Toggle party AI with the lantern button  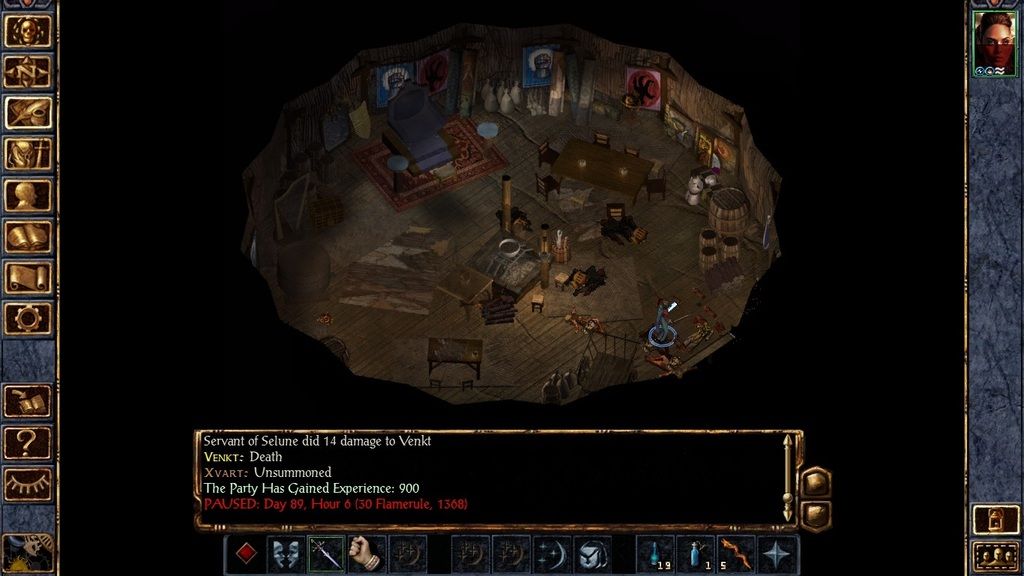[995, 519]
